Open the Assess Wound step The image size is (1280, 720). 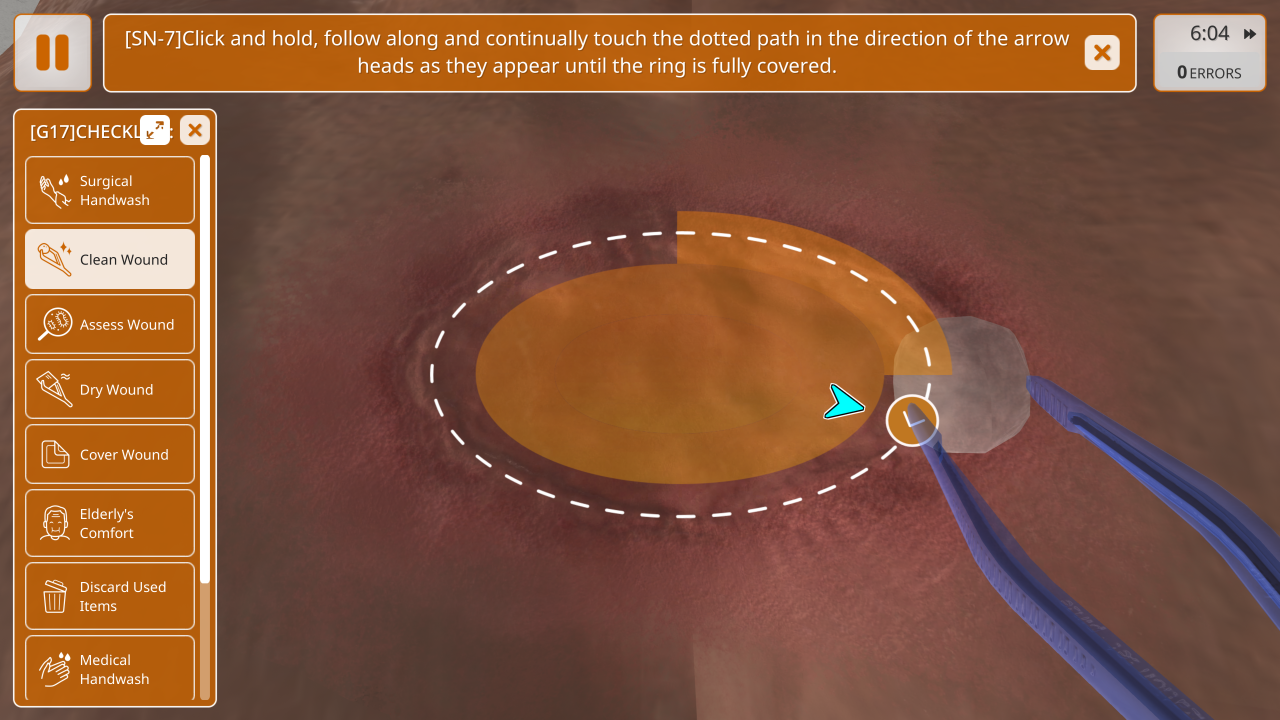click(x=110, y=324)
